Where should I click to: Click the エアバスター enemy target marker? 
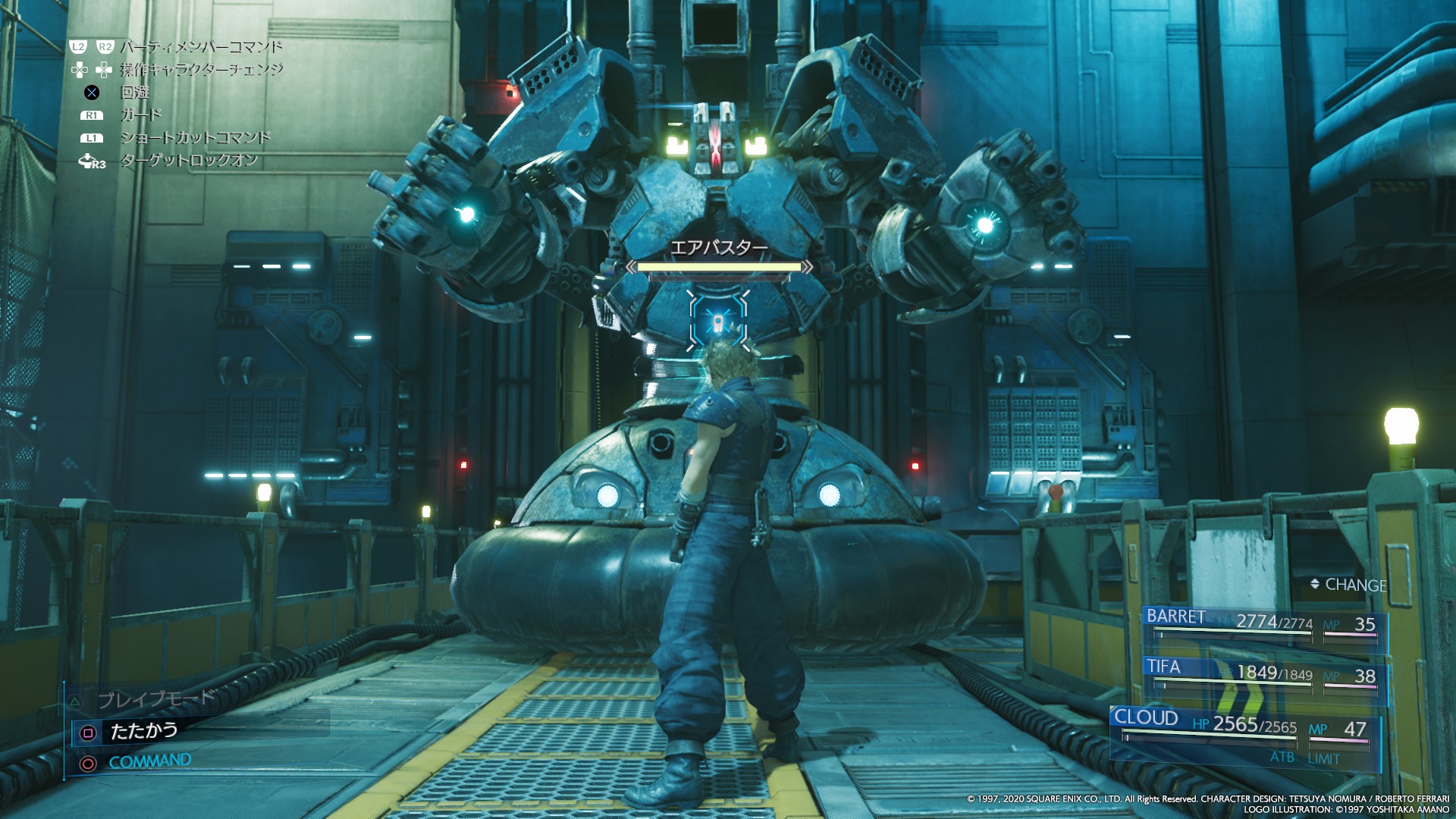pyautogui.click(x=718, y=322)
